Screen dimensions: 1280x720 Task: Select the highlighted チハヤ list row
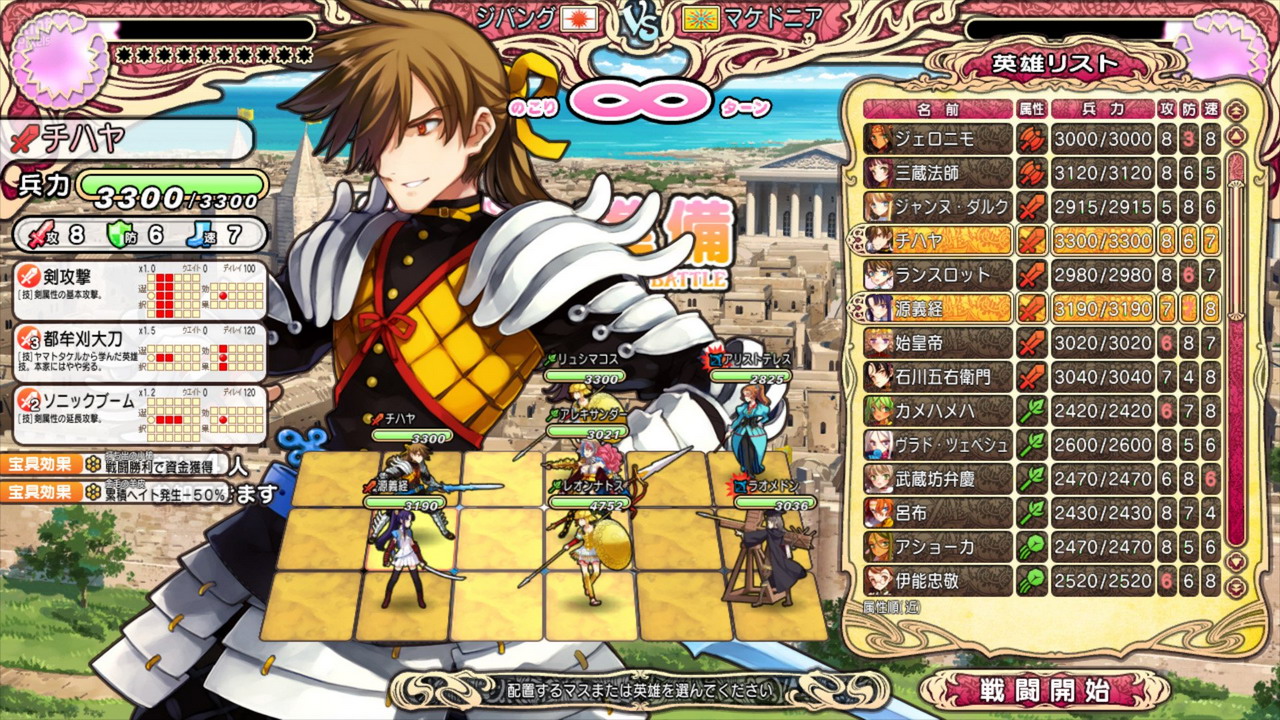tap(938, 240)
